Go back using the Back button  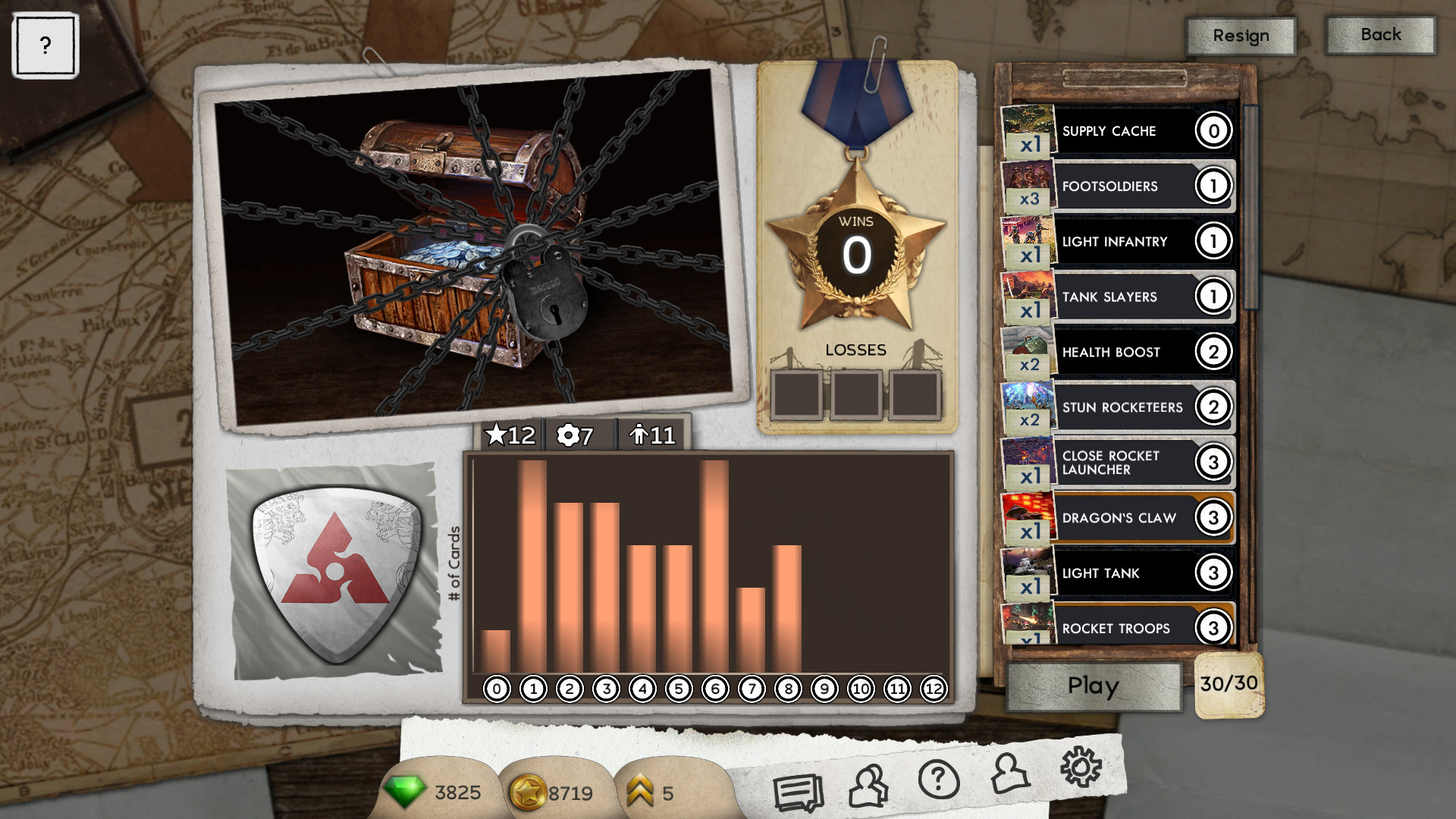point(1380,35)
